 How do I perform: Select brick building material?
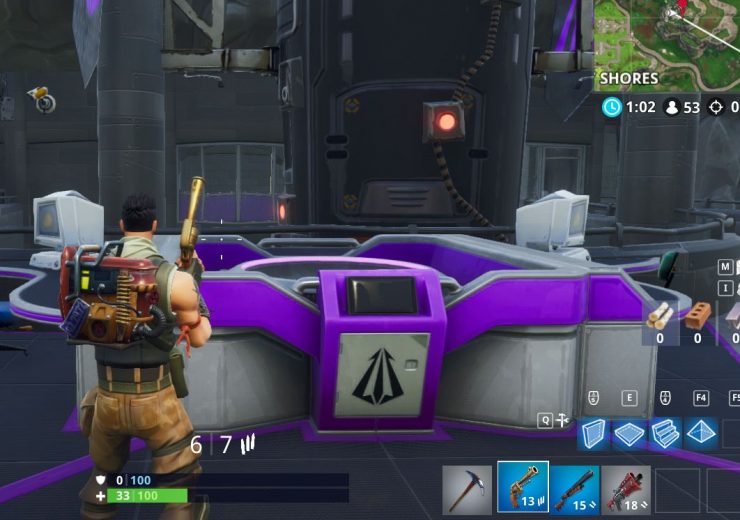click(x=698, y=315)
